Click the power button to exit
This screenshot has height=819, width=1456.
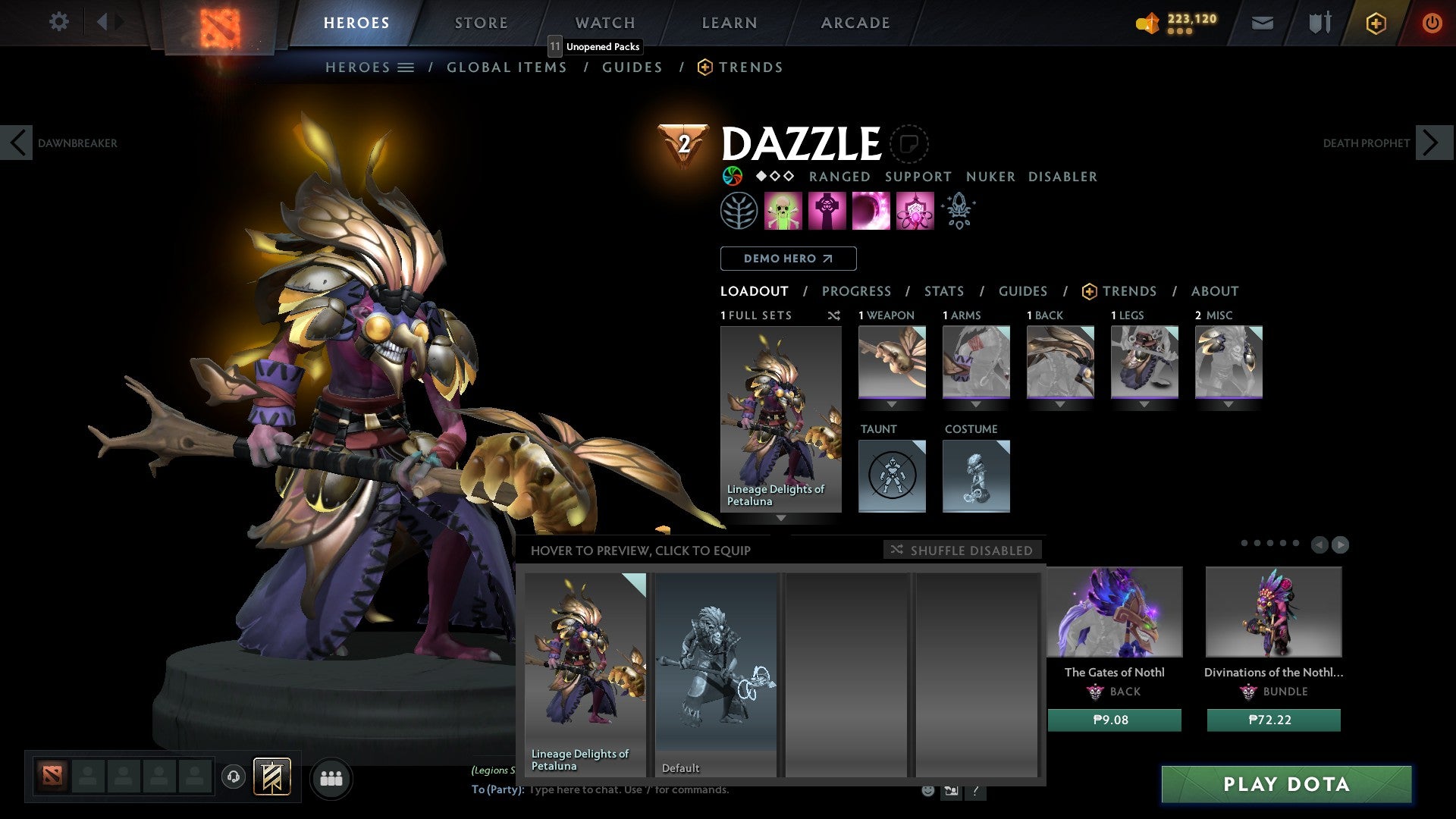[x=1433, y=23]
